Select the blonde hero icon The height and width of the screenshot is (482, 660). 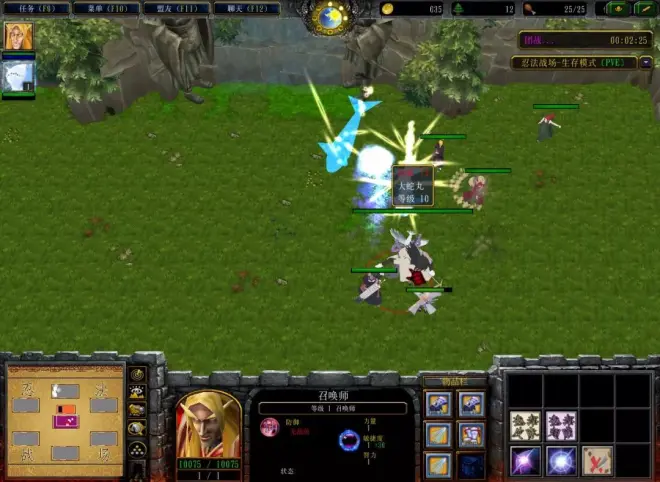19,37
